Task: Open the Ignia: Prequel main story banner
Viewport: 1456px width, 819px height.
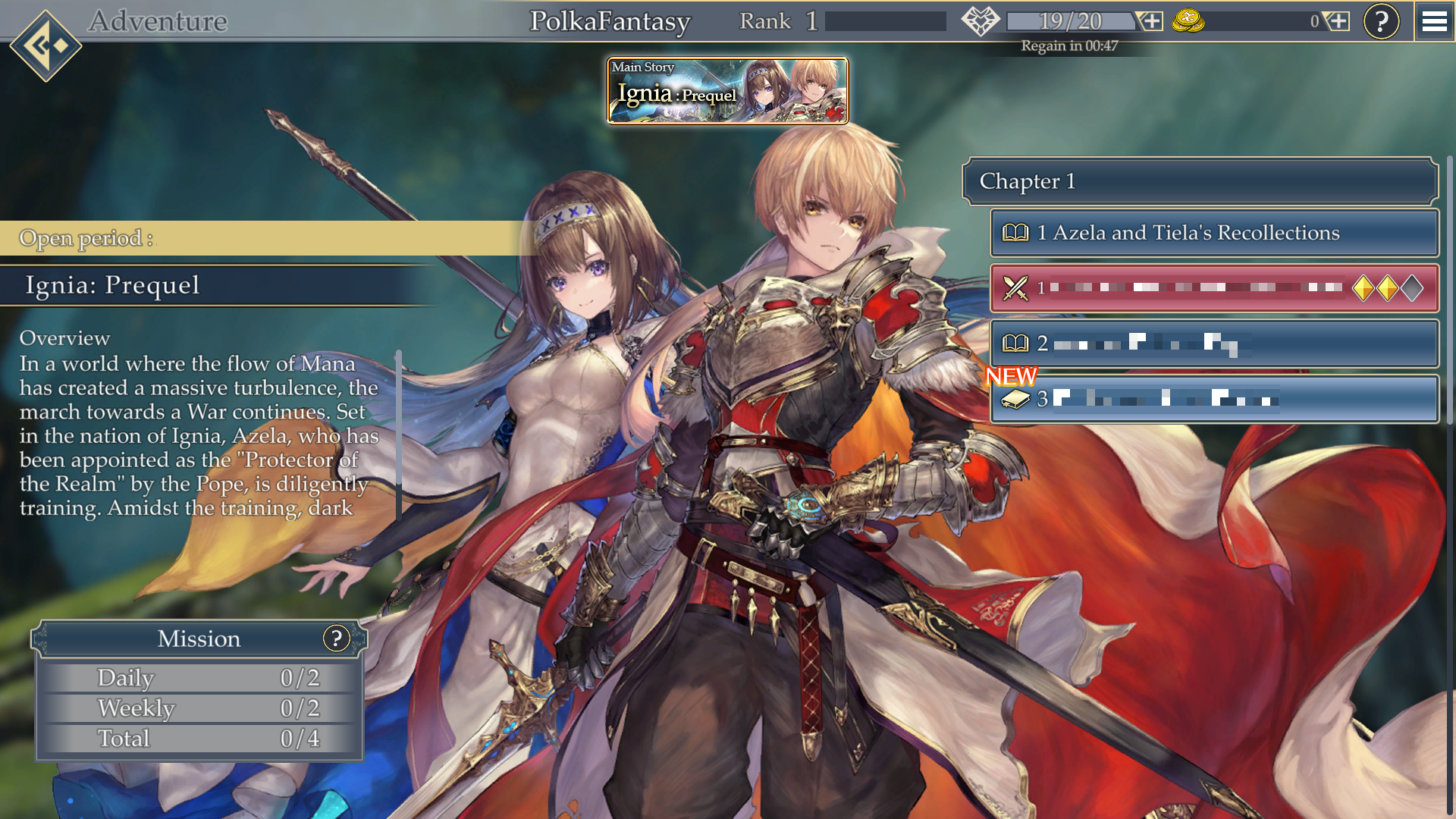Action: [x=727, y=91]
